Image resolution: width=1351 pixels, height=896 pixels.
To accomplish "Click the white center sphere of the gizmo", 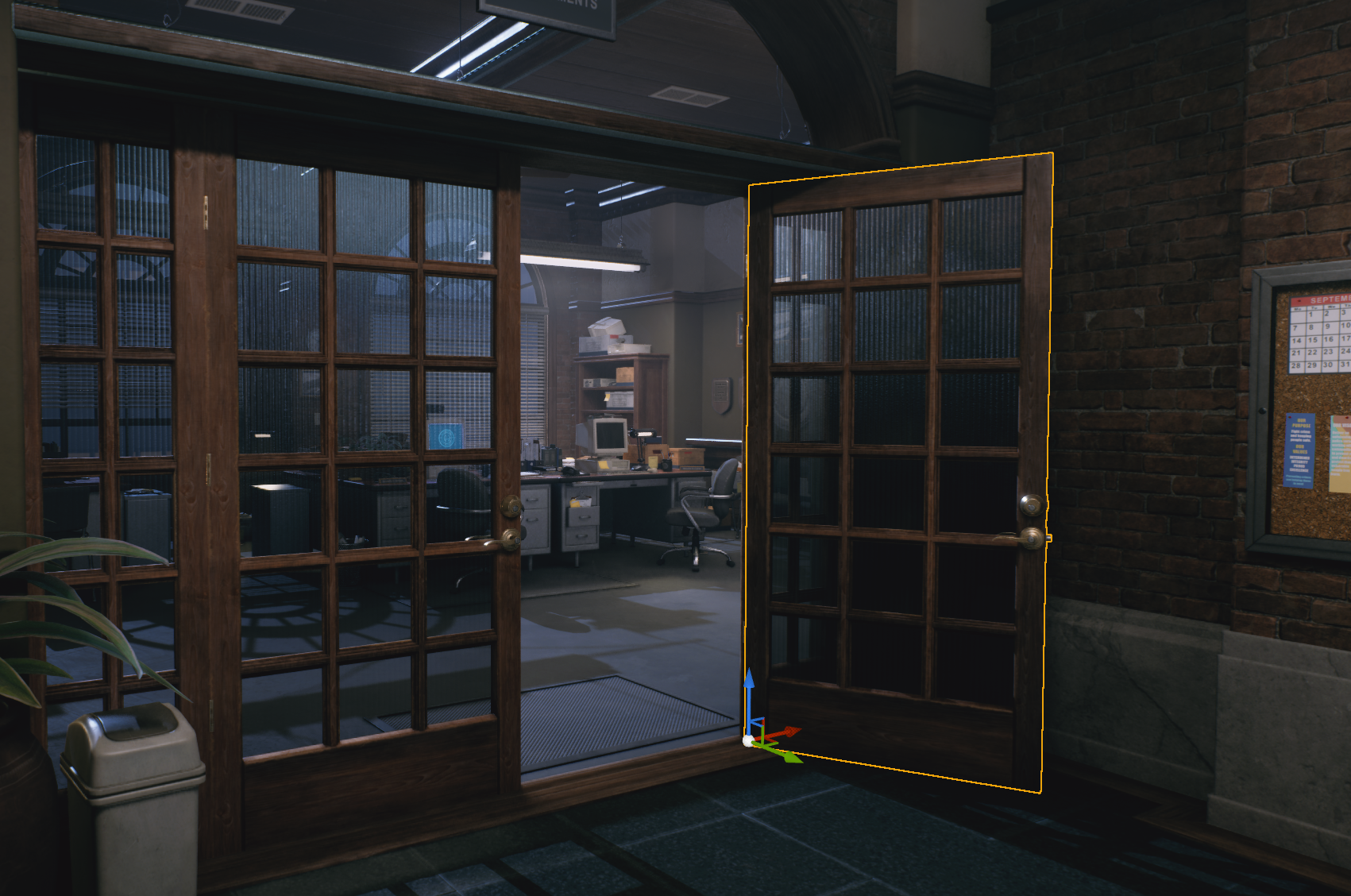I will [x=748, y=740].
